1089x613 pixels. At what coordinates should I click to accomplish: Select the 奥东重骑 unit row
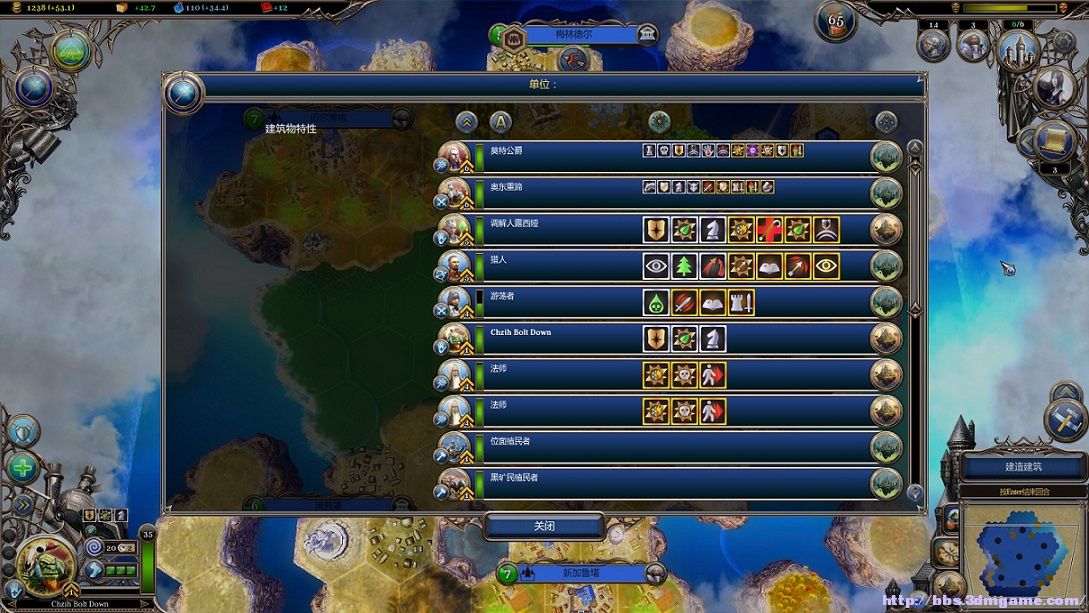(x=560, y=192)
